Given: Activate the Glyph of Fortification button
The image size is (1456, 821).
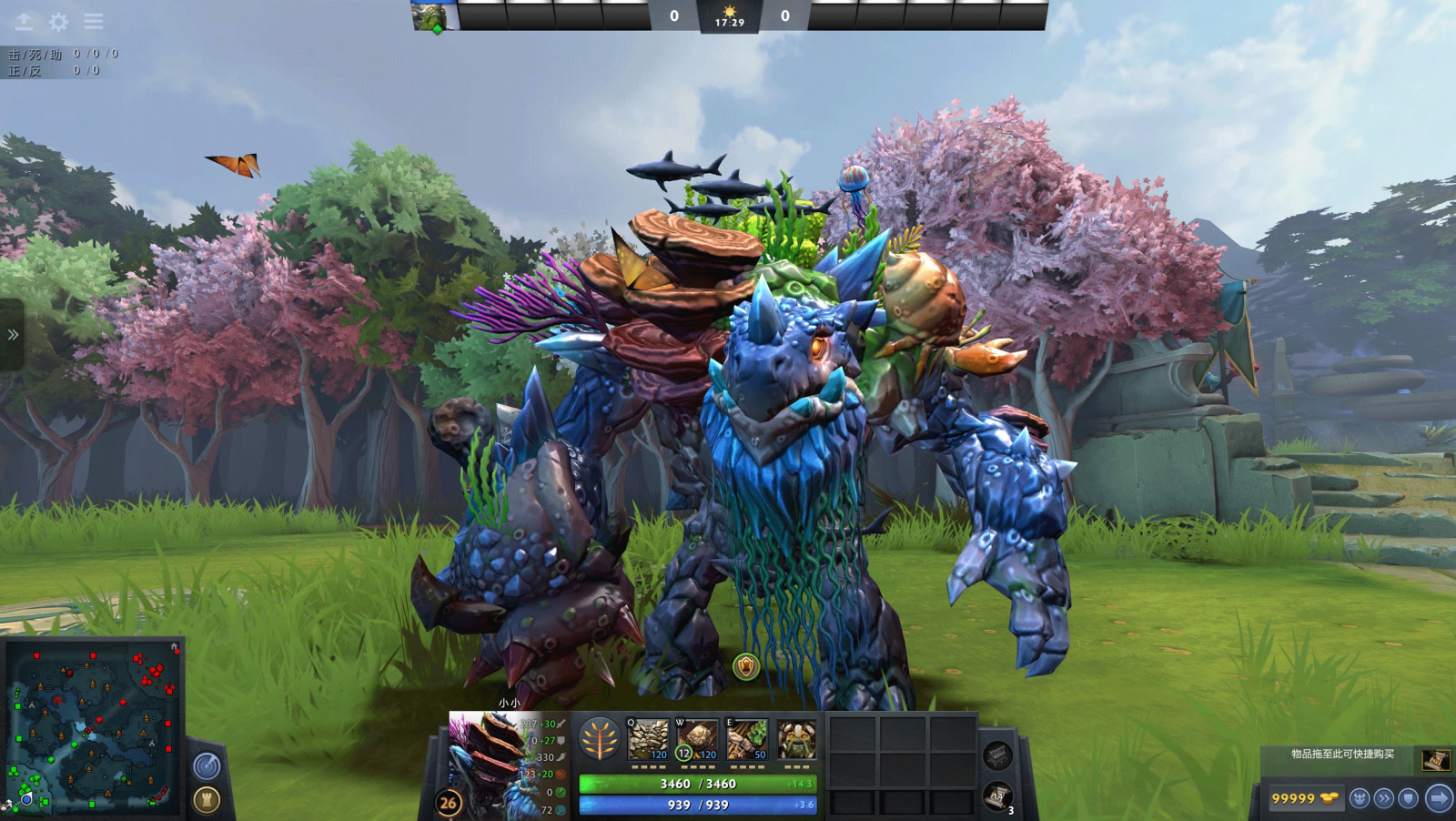Looking at the screenshot, I should click(x=207, y=800).
